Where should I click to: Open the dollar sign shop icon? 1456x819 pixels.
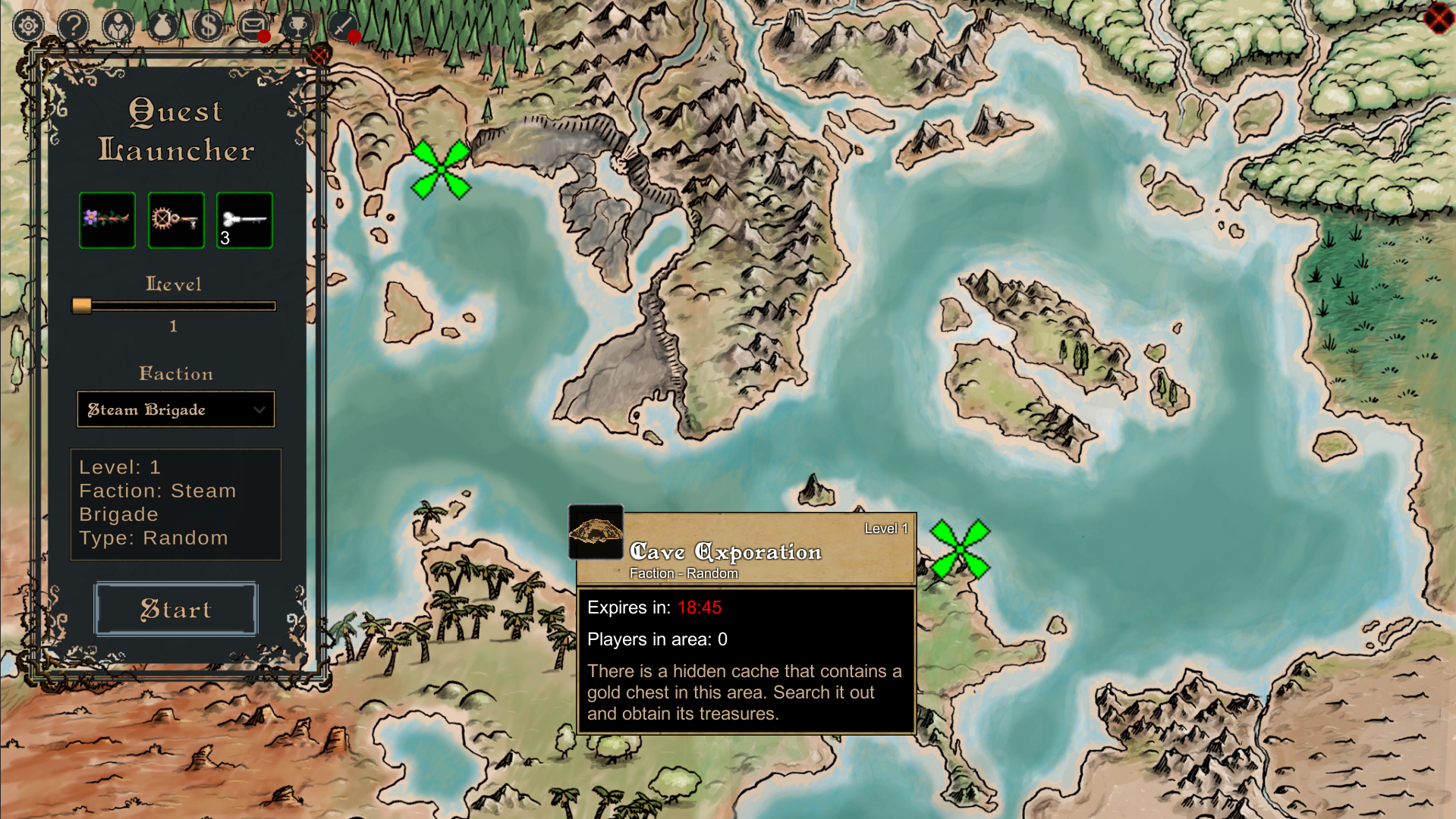point(207,27)
